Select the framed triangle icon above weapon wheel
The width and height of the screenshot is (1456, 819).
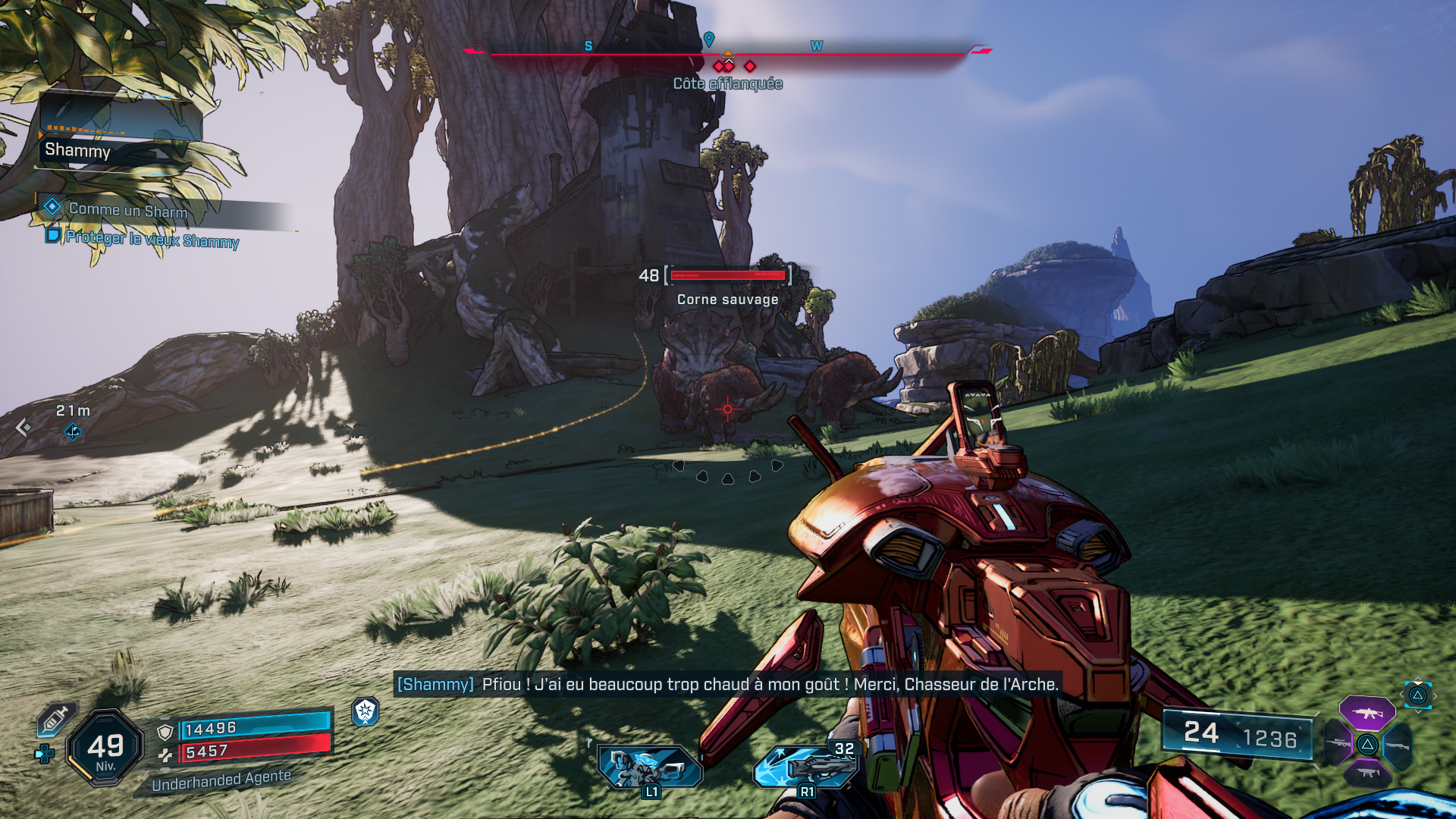1417,695
